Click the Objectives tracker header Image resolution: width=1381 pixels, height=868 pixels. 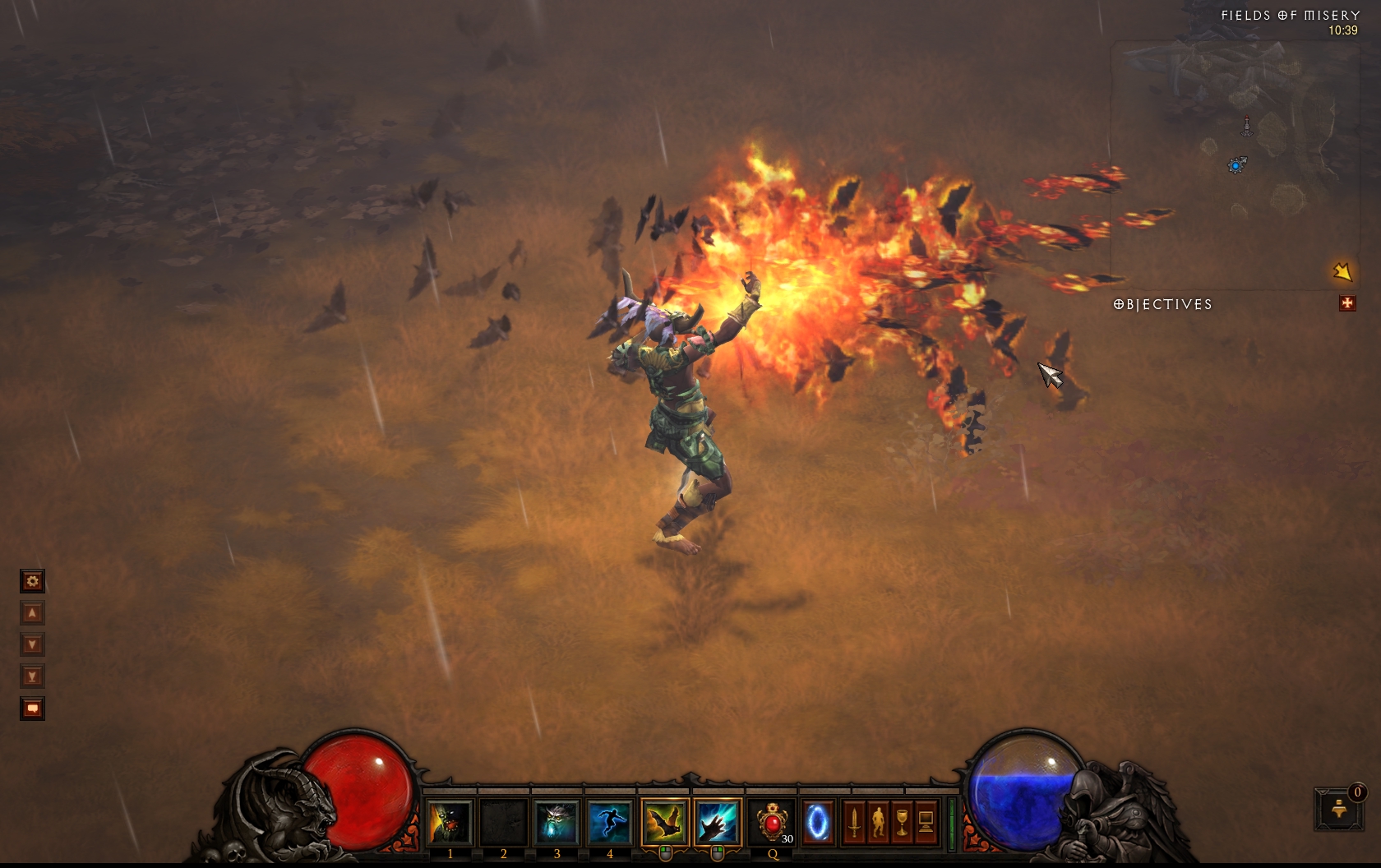click(1162, 304)
